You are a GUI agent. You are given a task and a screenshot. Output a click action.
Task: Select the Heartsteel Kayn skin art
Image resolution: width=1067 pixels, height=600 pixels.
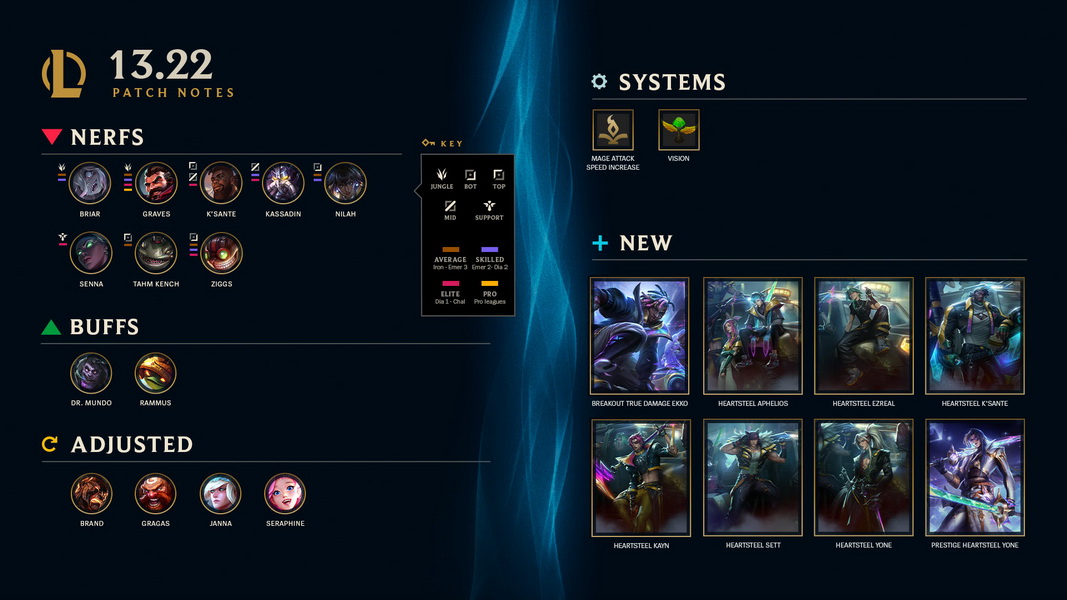(x=640, y=478)
